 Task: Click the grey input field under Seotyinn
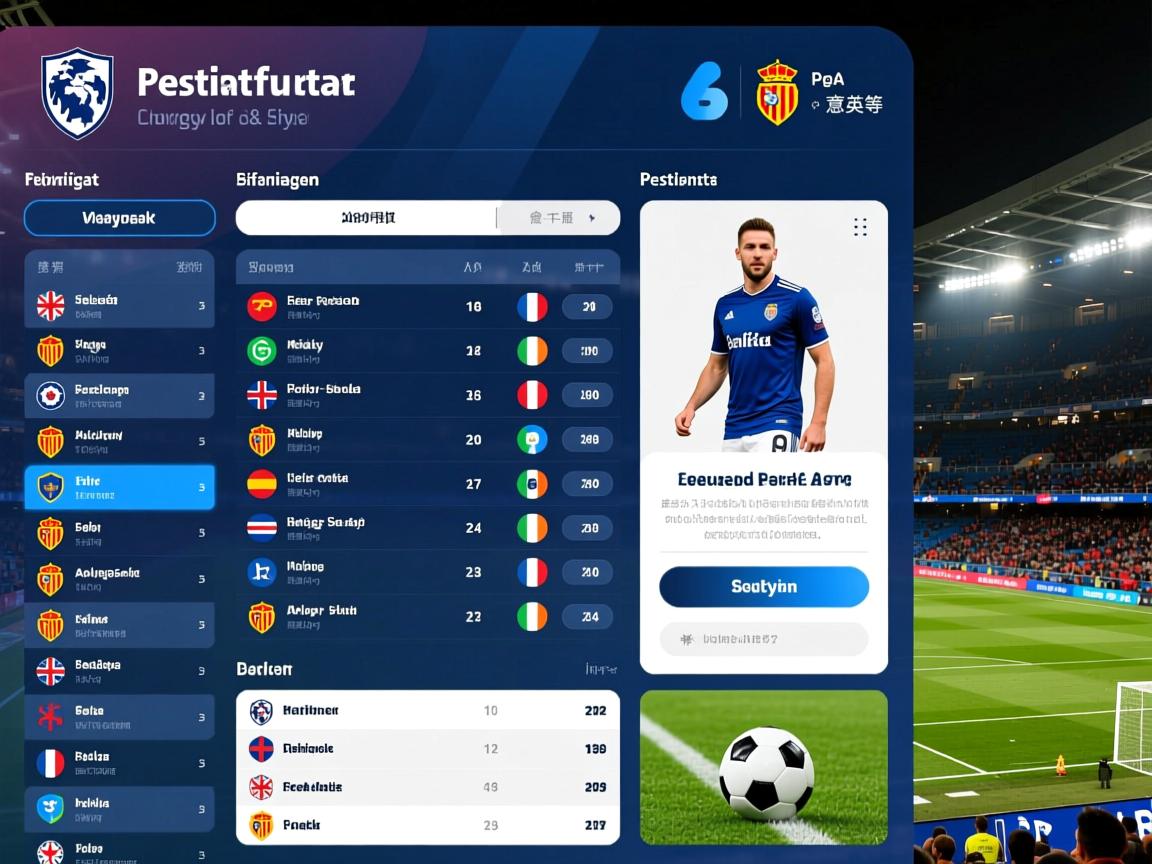[x=763, y=639]
